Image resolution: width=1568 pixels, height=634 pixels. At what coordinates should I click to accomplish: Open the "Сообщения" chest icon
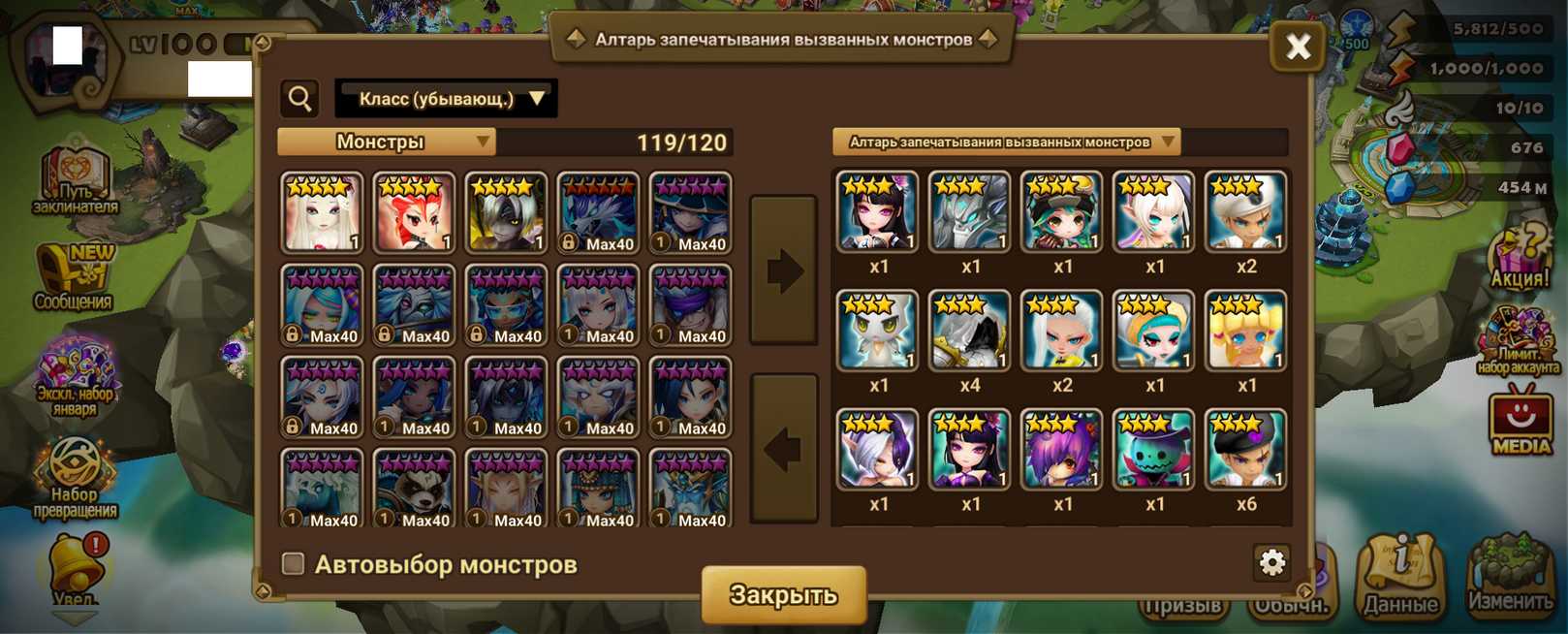tap(74, 276)
